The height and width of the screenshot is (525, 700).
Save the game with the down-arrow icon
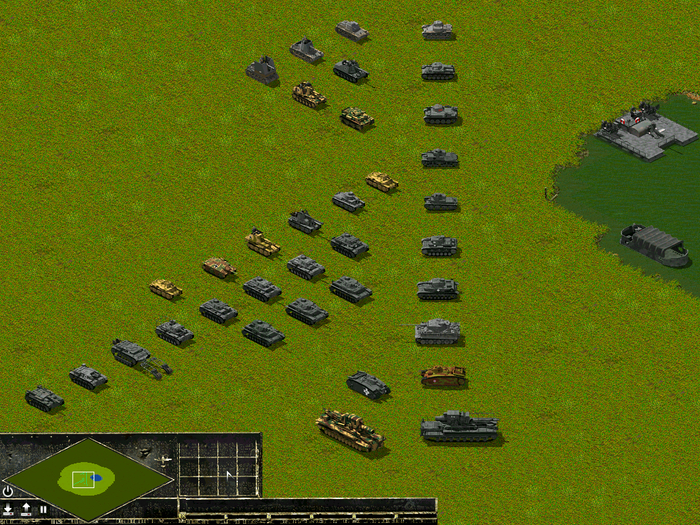[x=8, y=510]
